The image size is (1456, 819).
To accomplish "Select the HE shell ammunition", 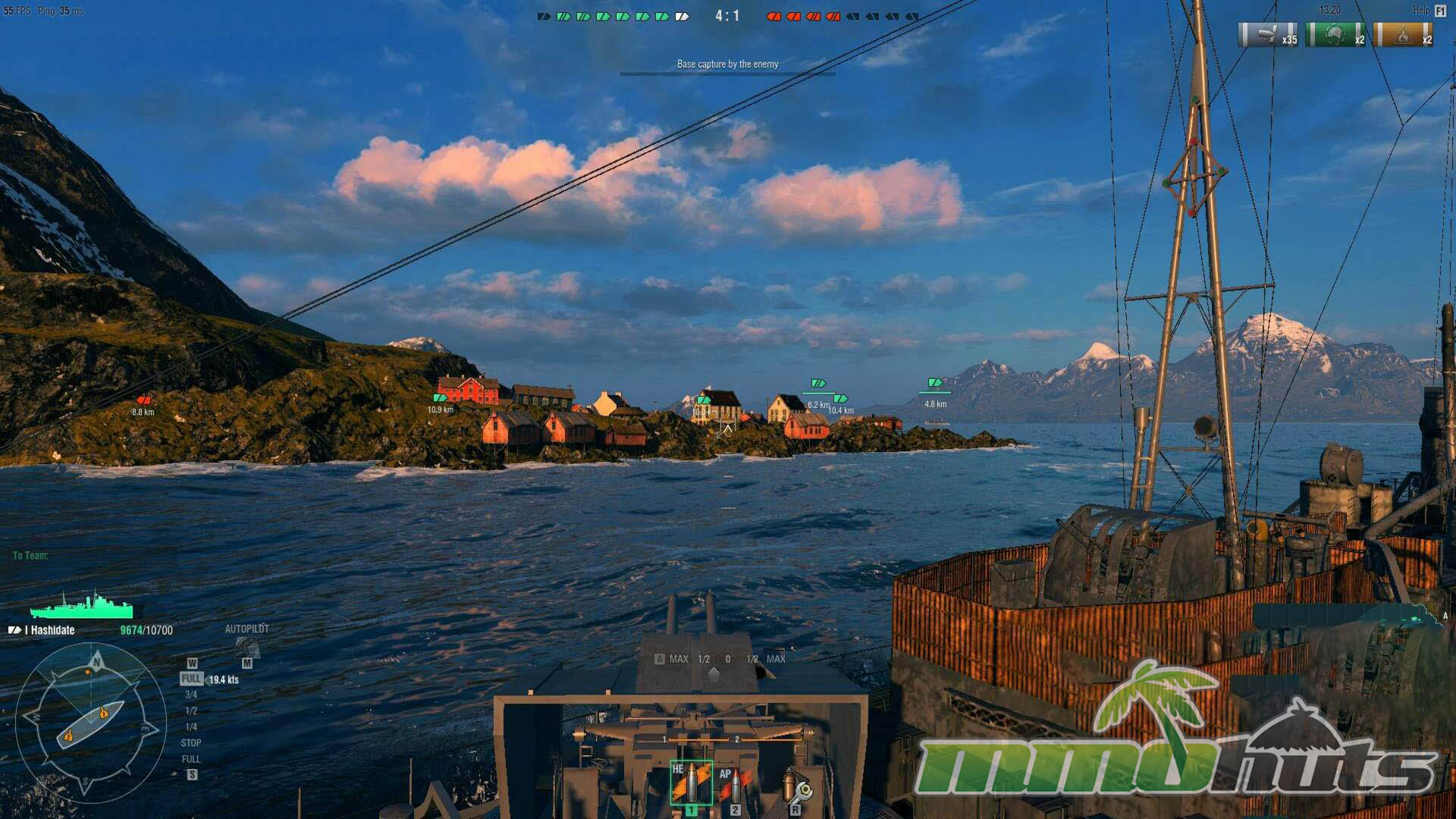I will tap(691, 783).
